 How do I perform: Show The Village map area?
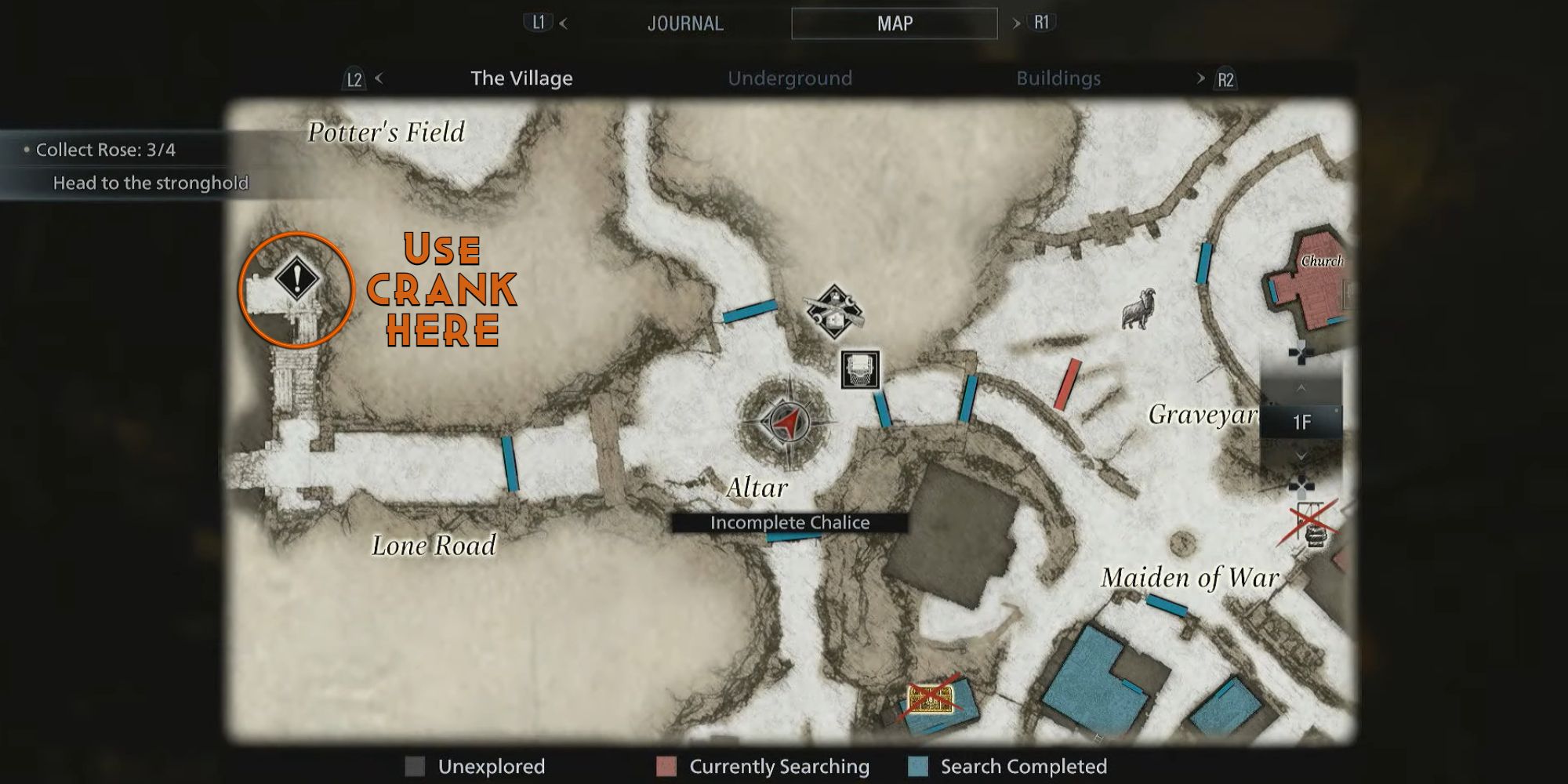521,78
